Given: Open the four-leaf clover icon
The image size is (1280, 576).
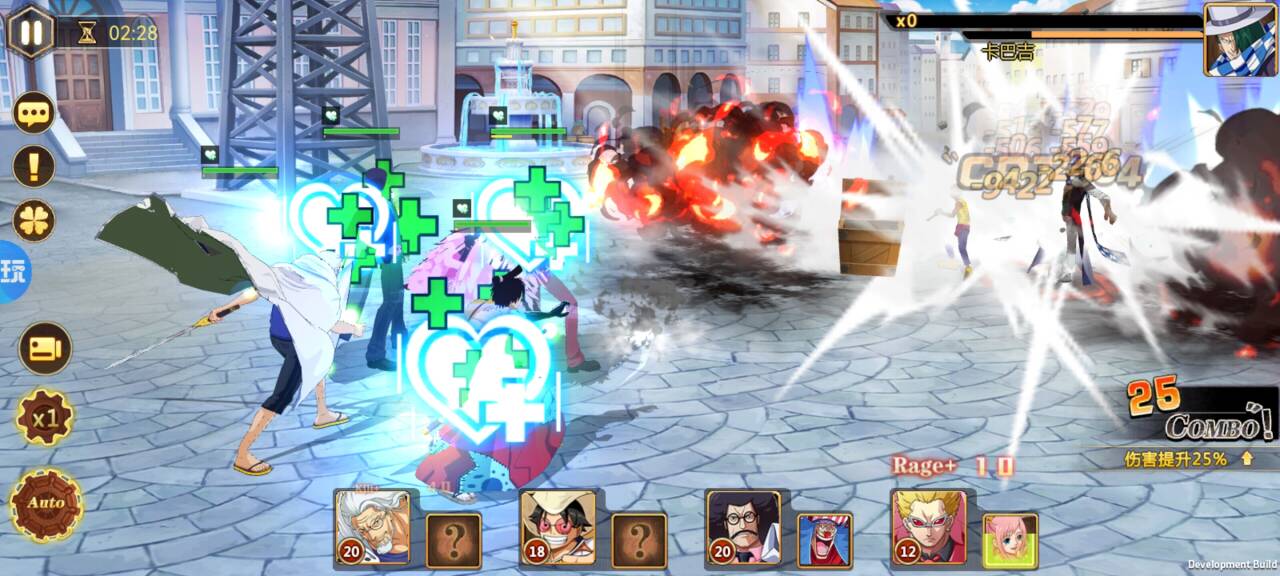Looking at the screenshot, I should pyautogui.click(x=33, y=220).
